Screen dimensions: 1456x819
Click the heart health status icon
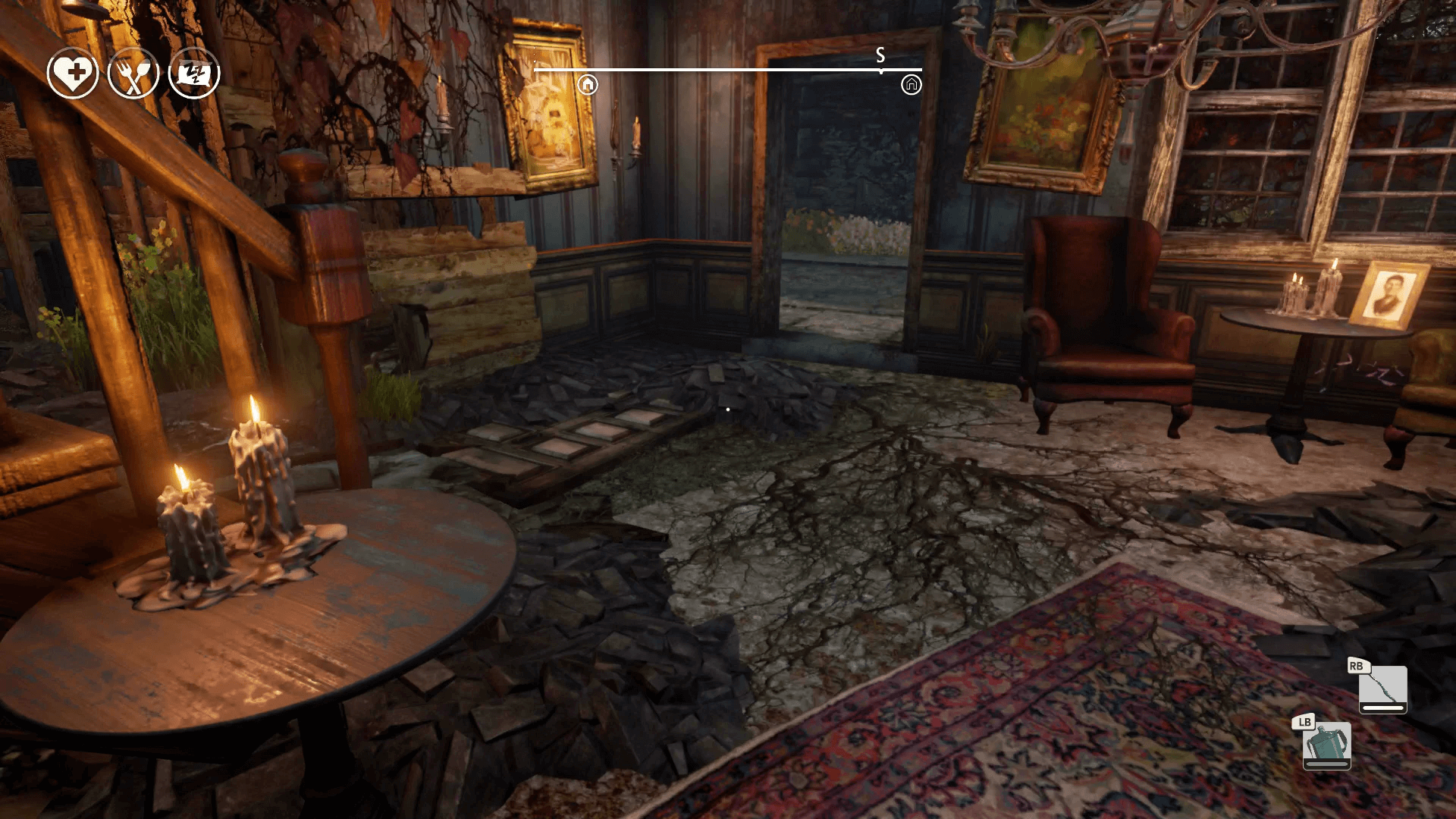71,73
